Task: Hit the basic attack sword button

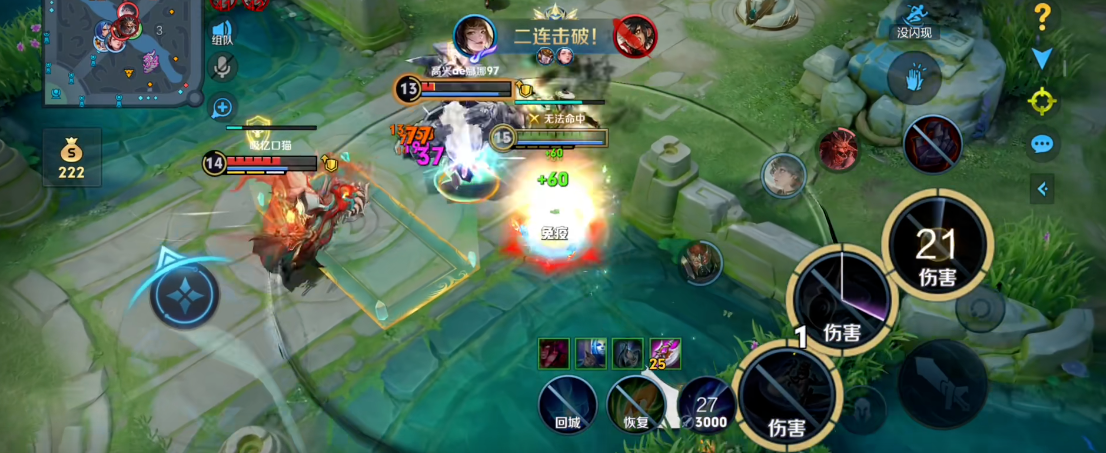Action: pyautogui.click(x=941, y=385)
